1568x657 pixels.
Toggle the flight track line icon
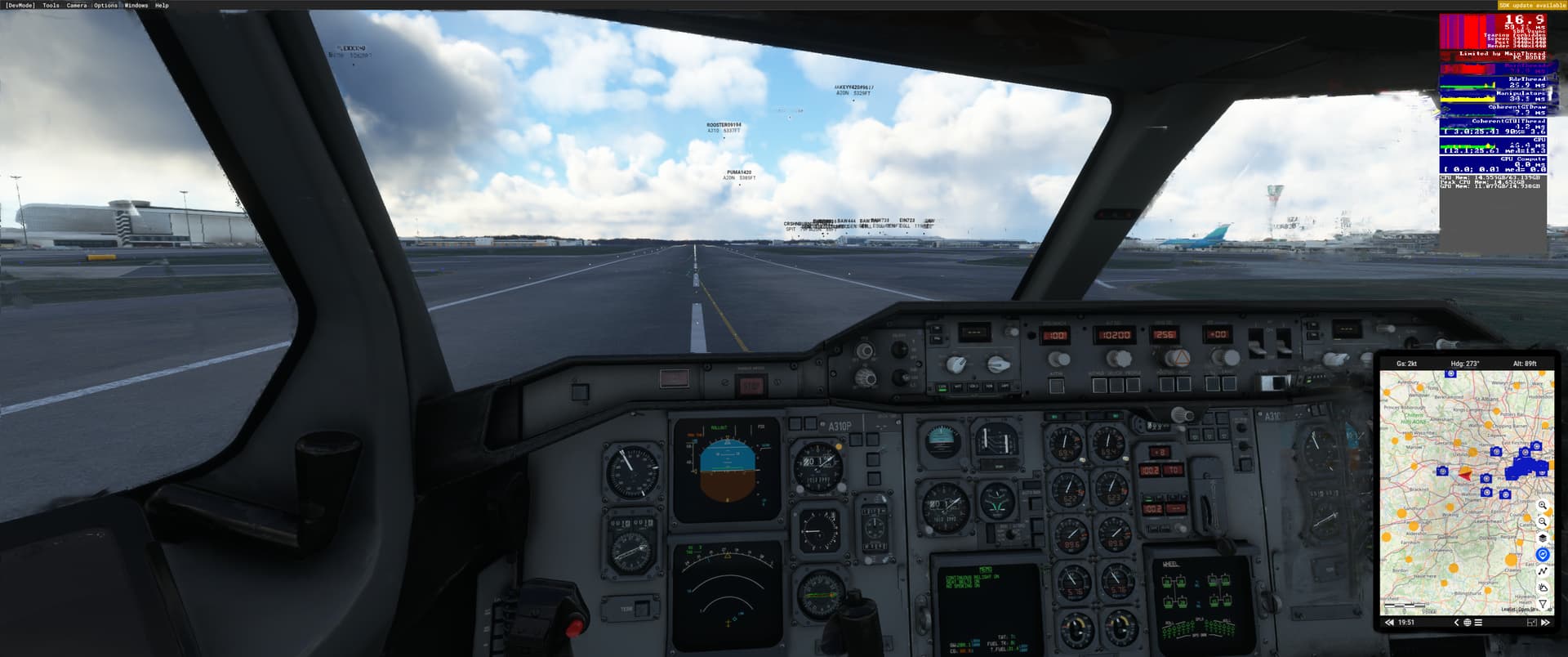(1543, 570)
